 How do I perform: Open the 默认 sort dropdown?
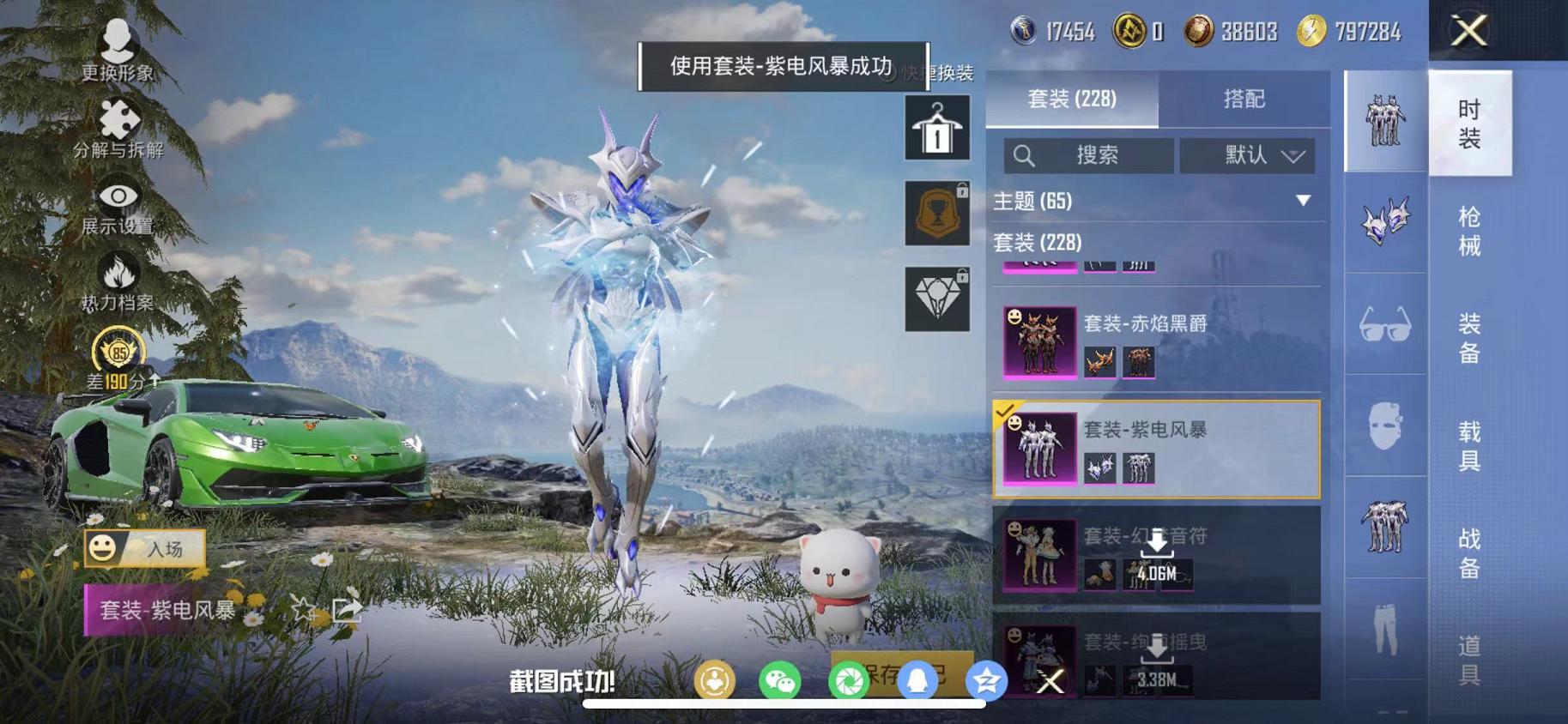tap(1249, 156)
